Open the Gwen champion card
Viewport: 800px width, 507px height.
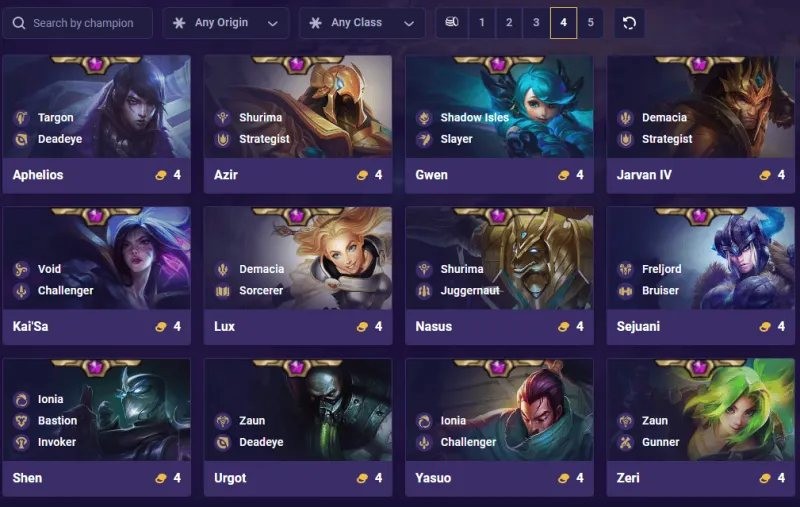coord(499,124)
